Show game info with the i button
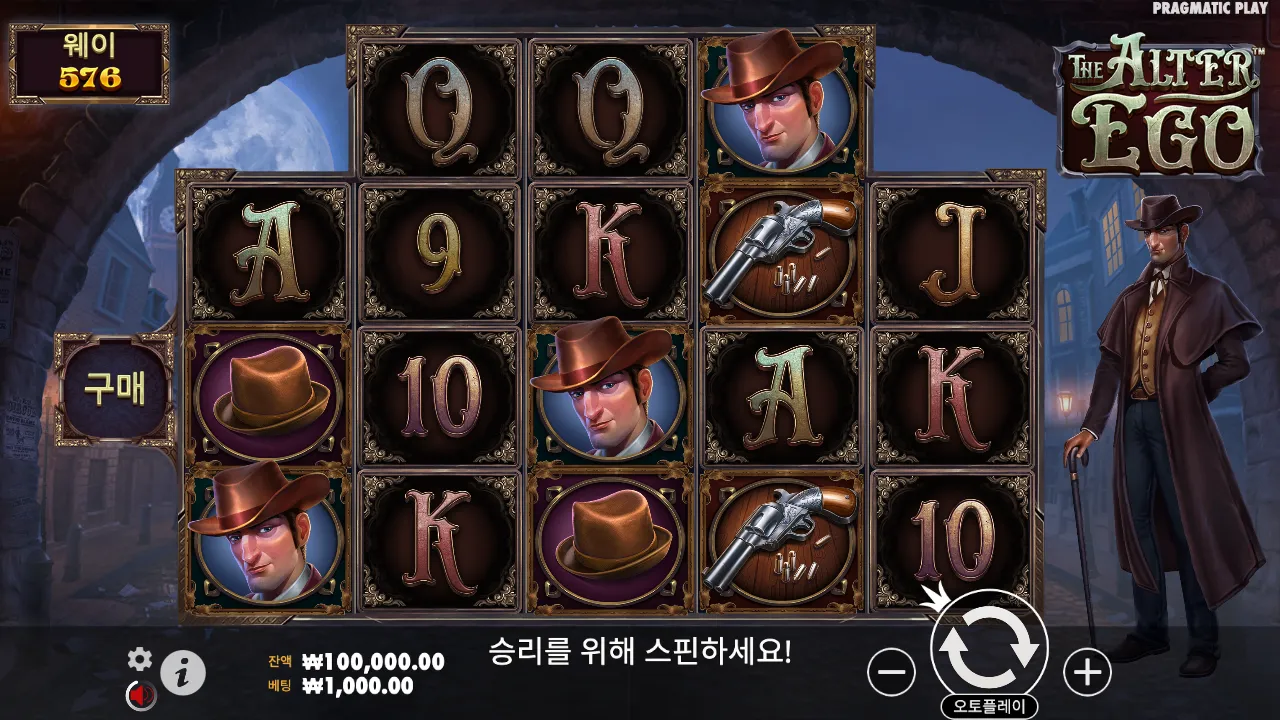Screen dimensions: 1280x720 [183, 673]
